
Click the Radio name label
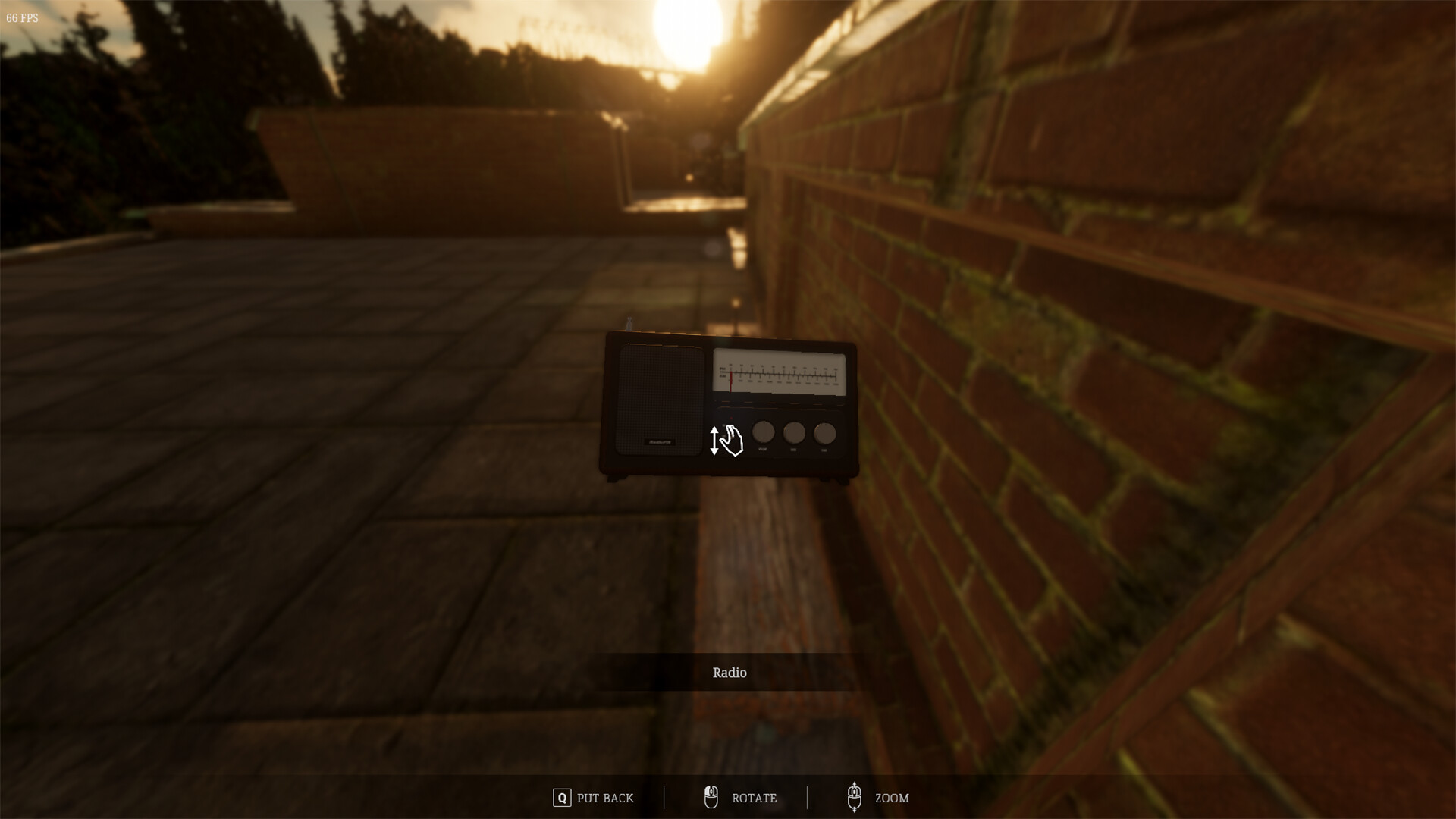[728, 673]
